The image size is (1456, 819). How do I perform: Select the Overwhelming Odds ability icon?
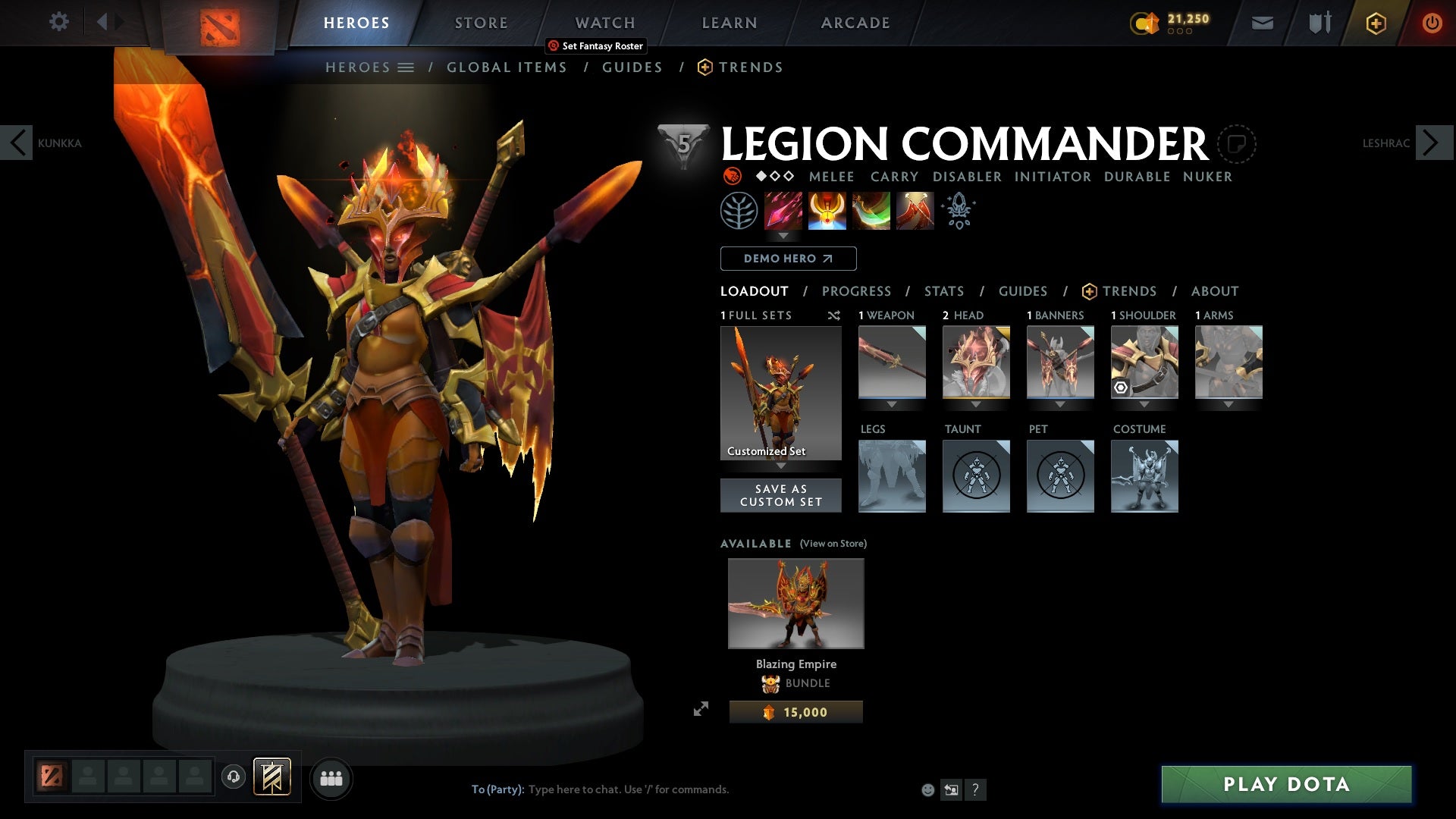(x=783, y=211)
